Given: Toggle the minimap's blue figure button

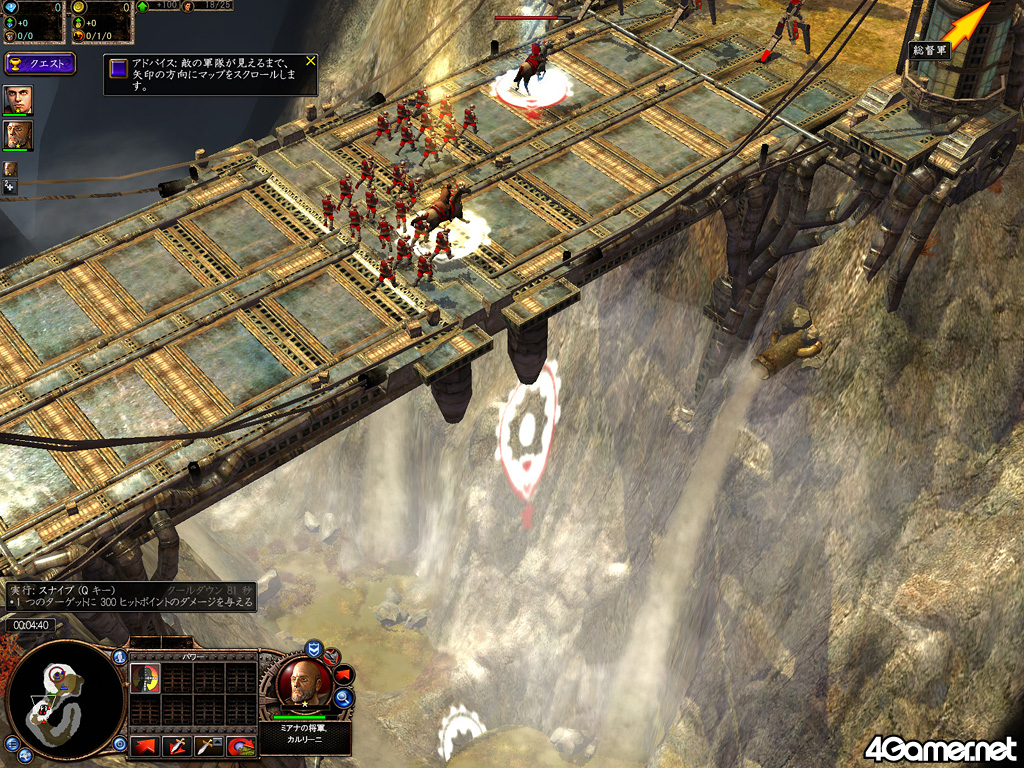Looking at the screenshot, I should 120,657.
